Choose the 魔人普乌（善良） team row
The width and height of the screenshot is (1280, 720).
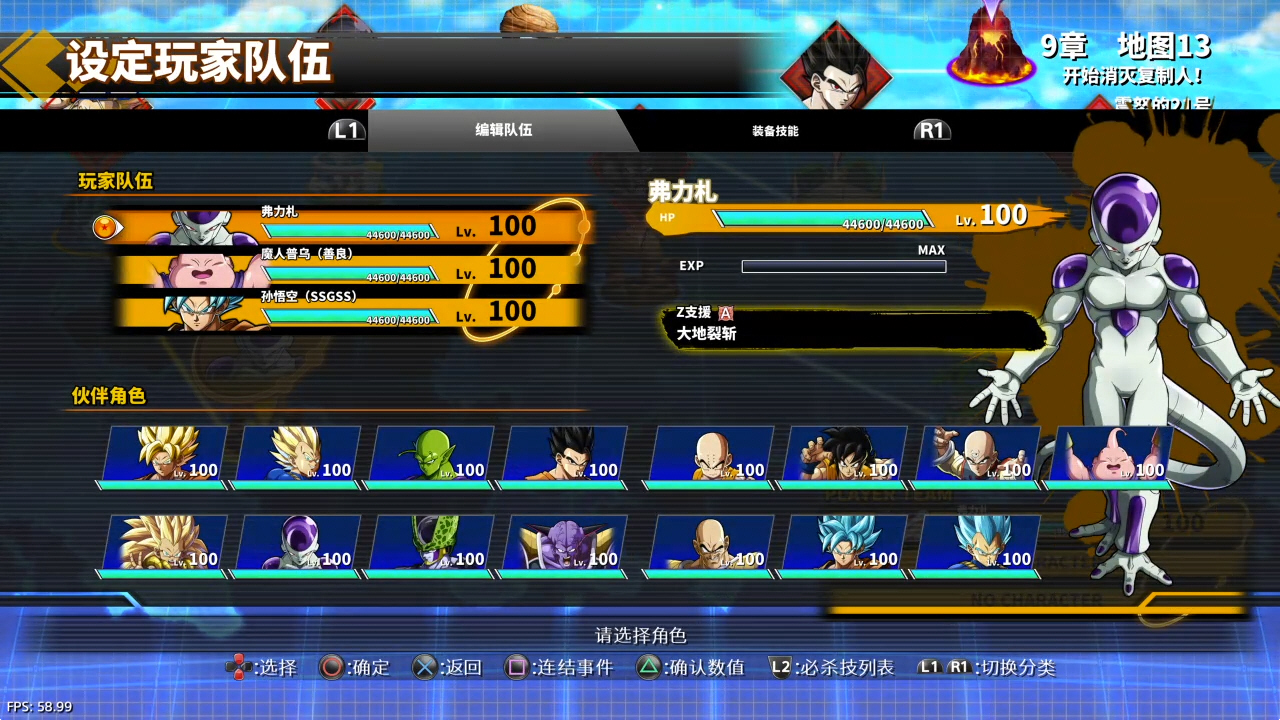(350, 269)
